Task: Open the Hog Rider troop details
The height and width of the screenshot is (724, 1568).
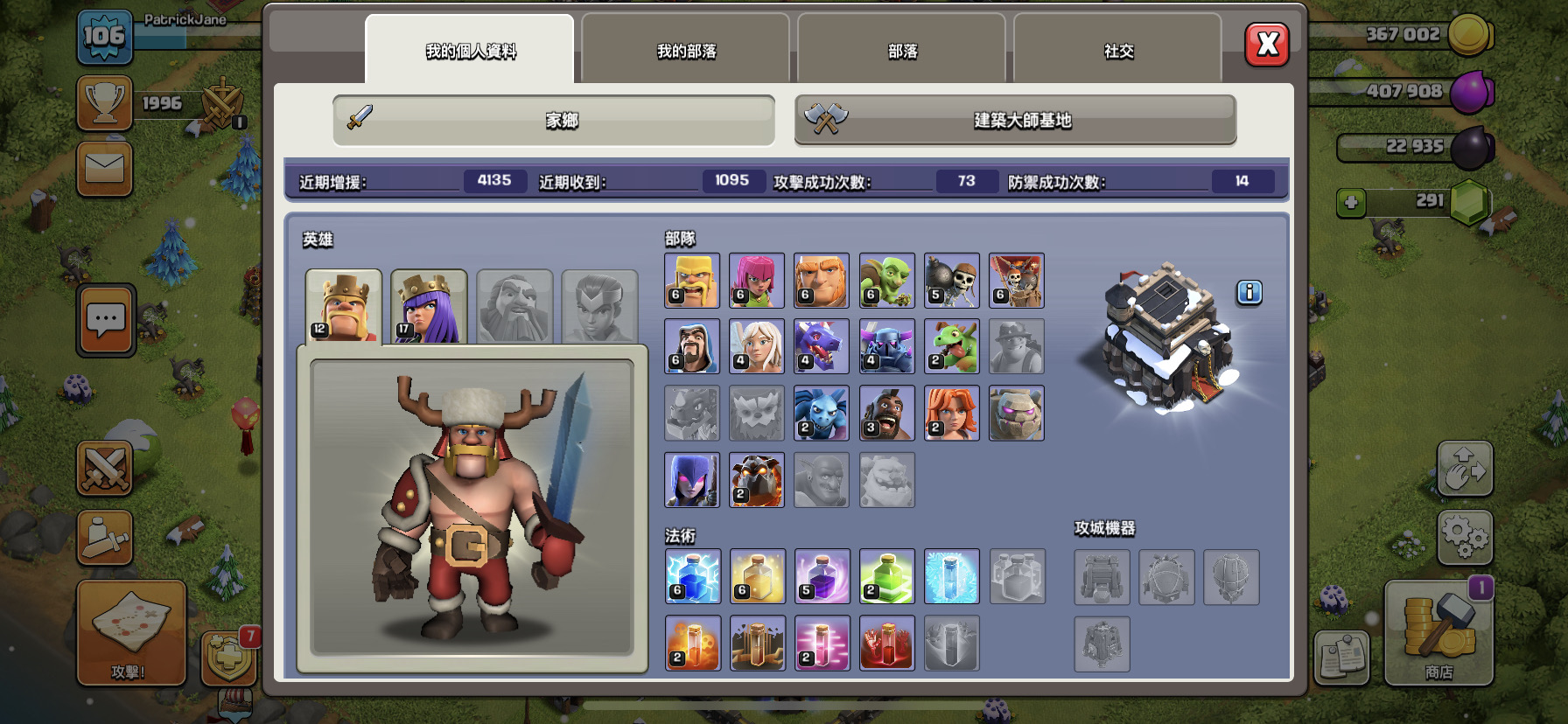Action: pyautogui.click(x=886, y=413)
